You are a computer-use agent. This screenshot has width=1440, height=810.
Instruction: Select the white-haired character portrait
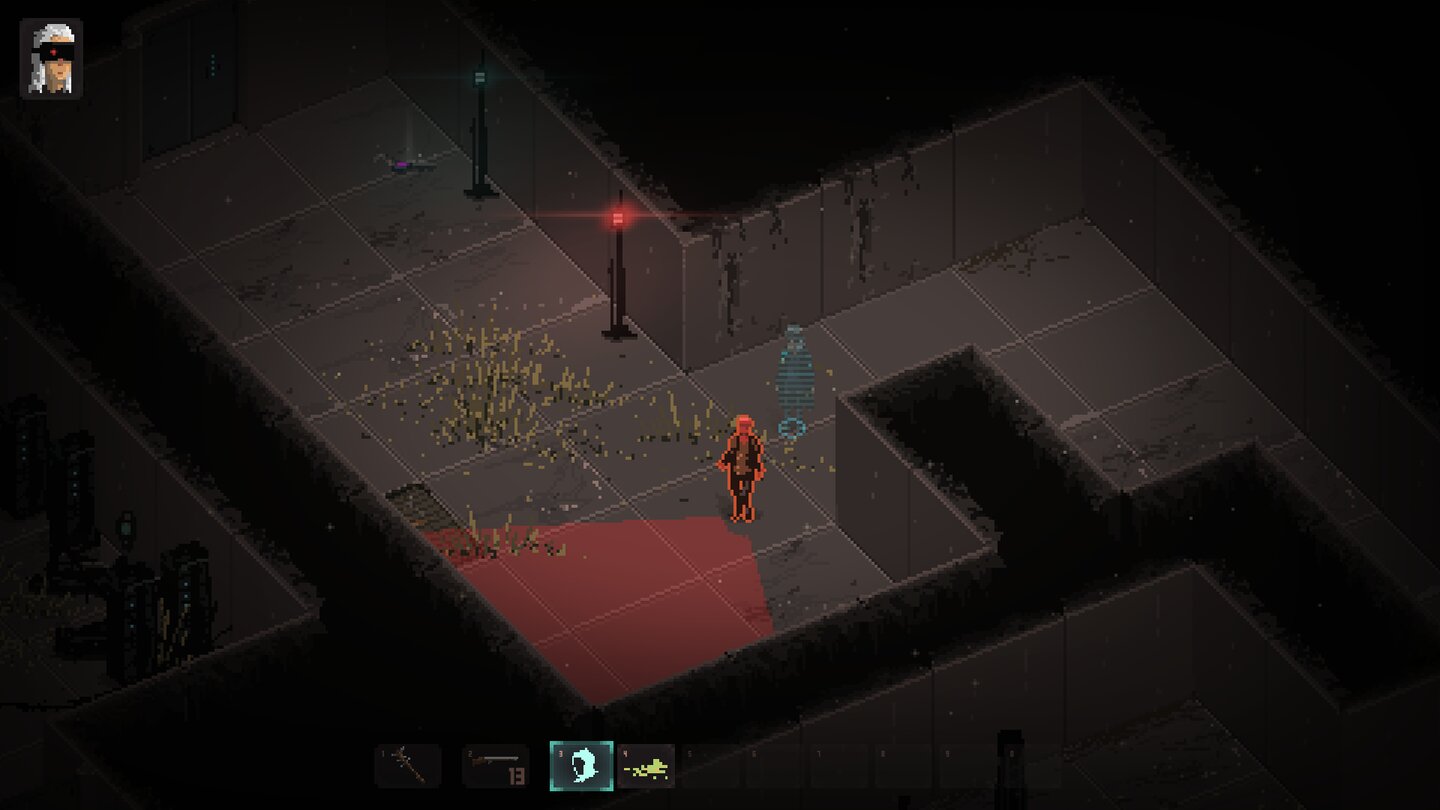pyautogui.click(x=51, y=59)
